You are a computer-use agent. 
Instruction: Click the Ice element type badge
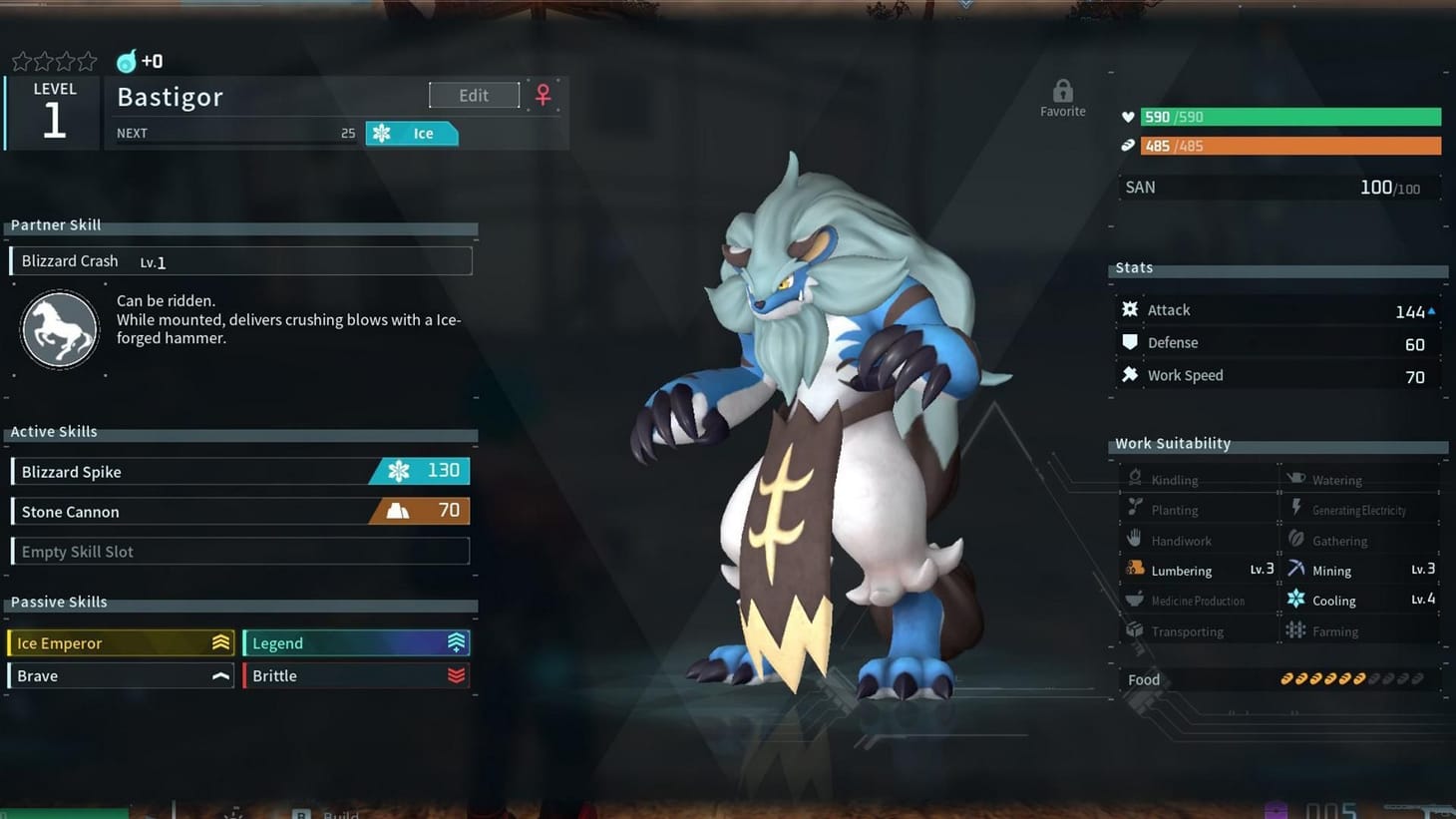click(x=412, y=134)
